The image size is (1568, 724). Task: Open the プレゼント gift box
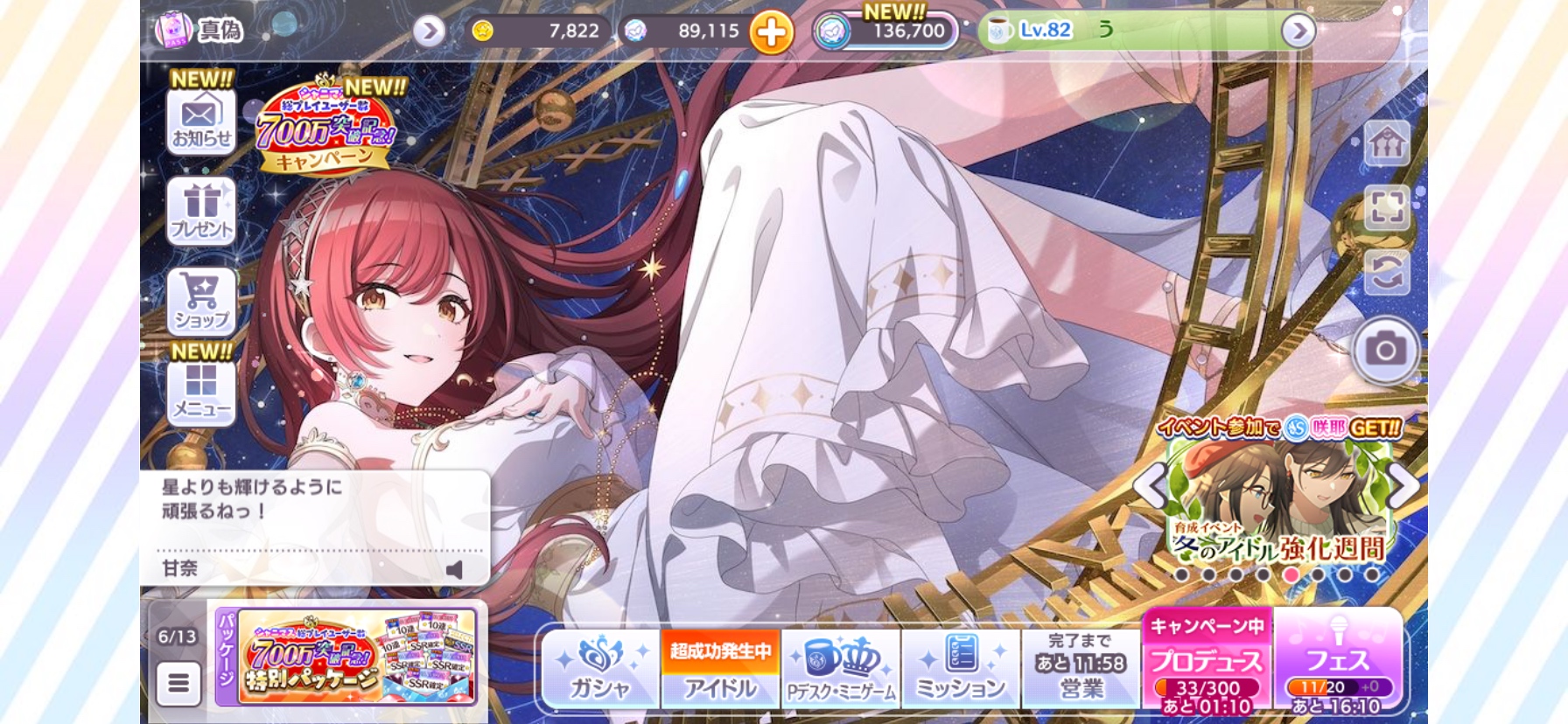(201, 211)
